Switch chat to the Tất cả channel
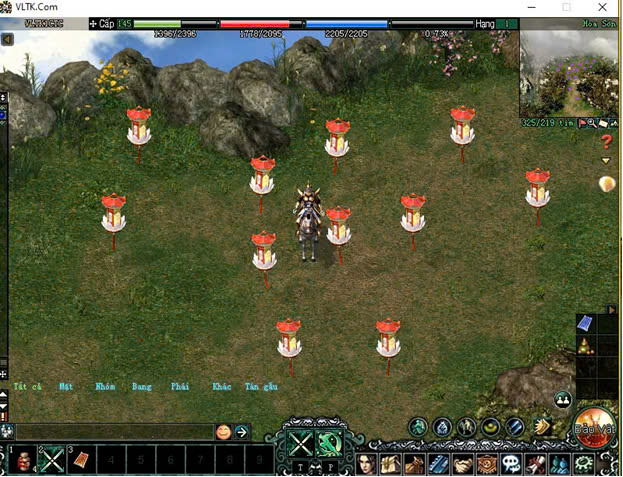 [x=27, y=386]
